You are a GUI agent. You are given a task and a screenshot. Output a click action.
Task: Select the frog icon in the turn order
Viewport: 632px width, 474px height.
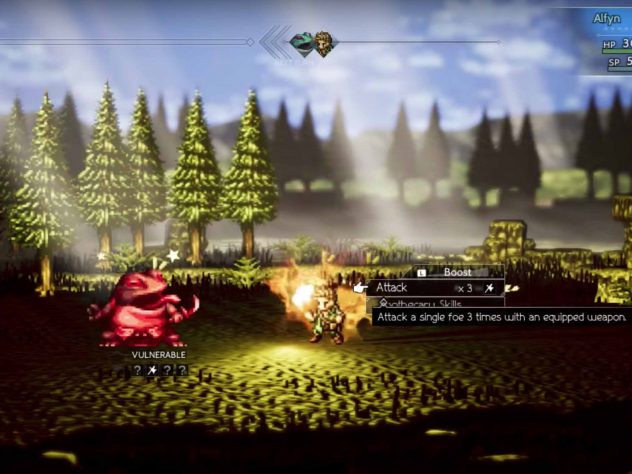point(301,43)
